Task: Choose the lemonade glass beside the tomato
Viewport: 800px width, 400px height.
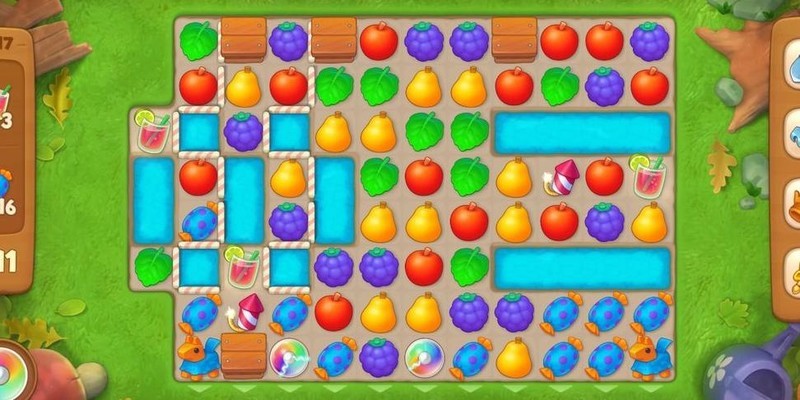Action: coord(649,177)
